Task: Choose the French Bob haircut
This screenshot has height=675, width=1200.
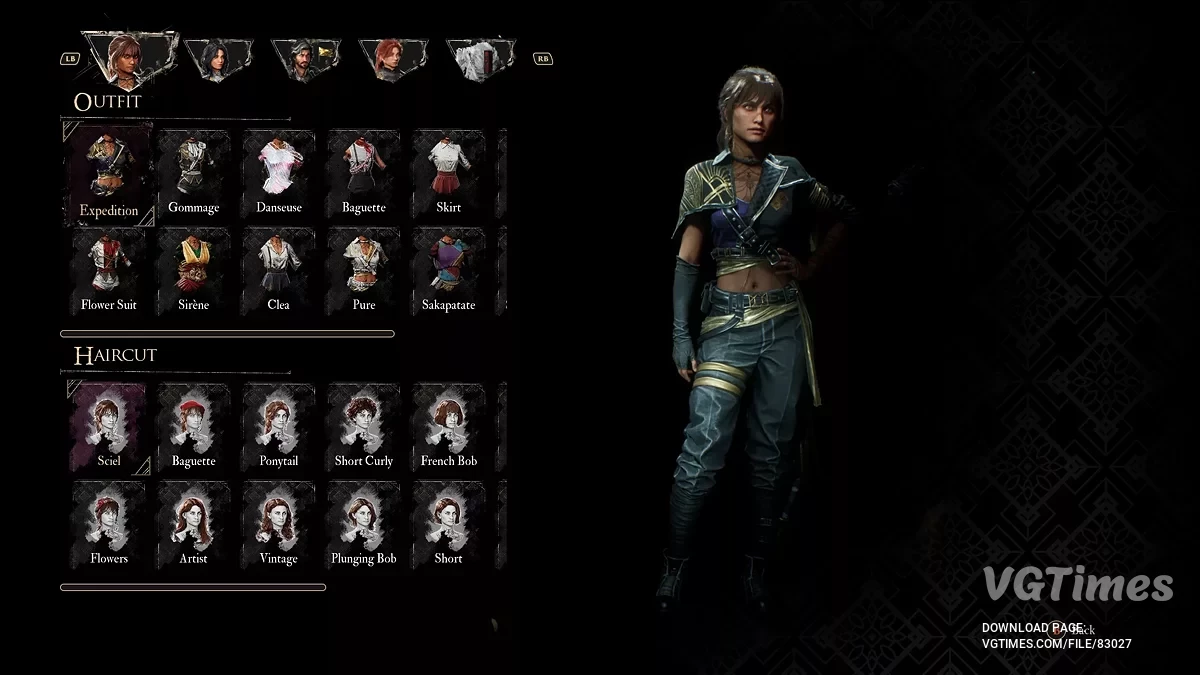Action: pos(448,426)
